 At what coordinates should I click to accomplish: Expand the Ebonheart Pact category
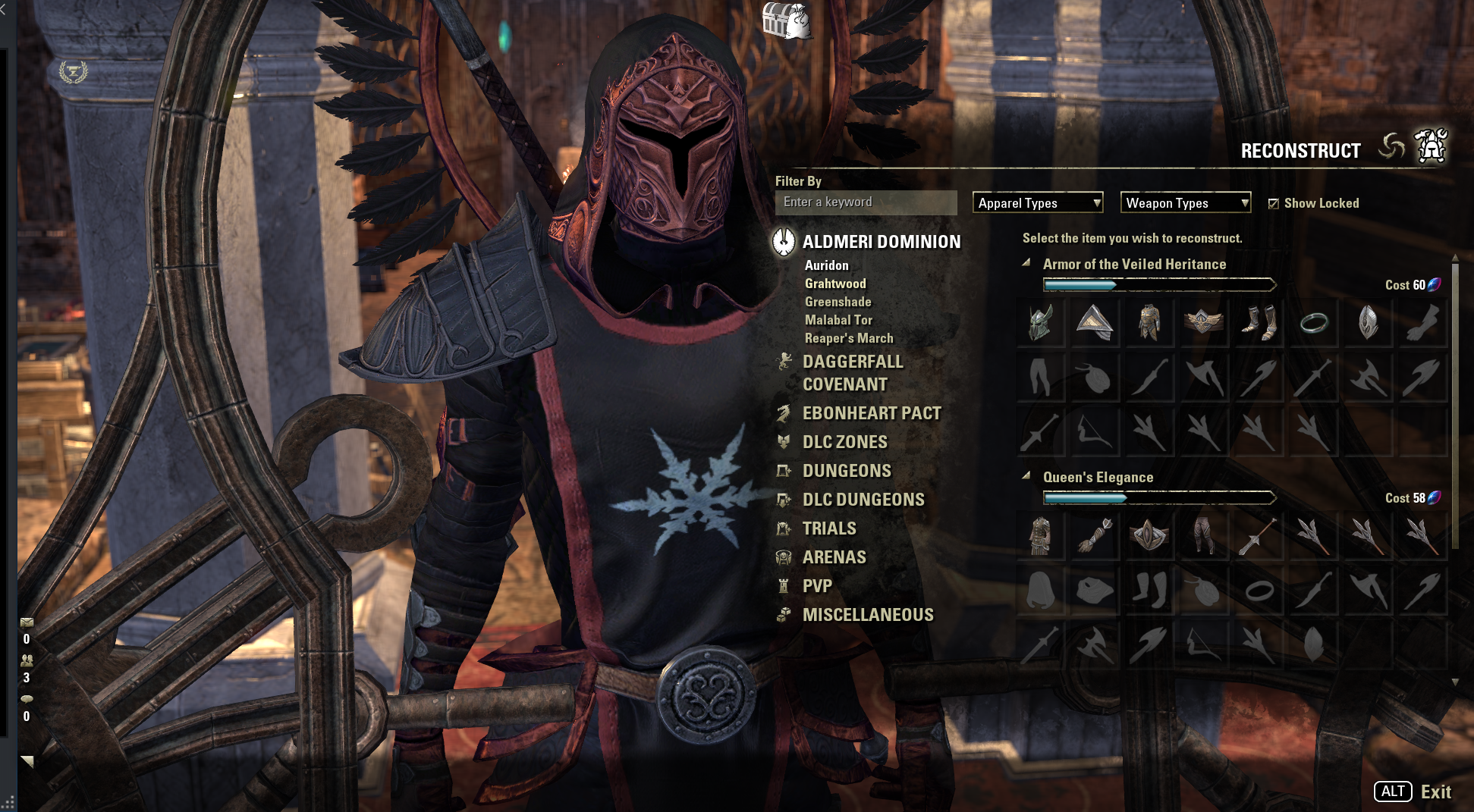click(871, 413)
